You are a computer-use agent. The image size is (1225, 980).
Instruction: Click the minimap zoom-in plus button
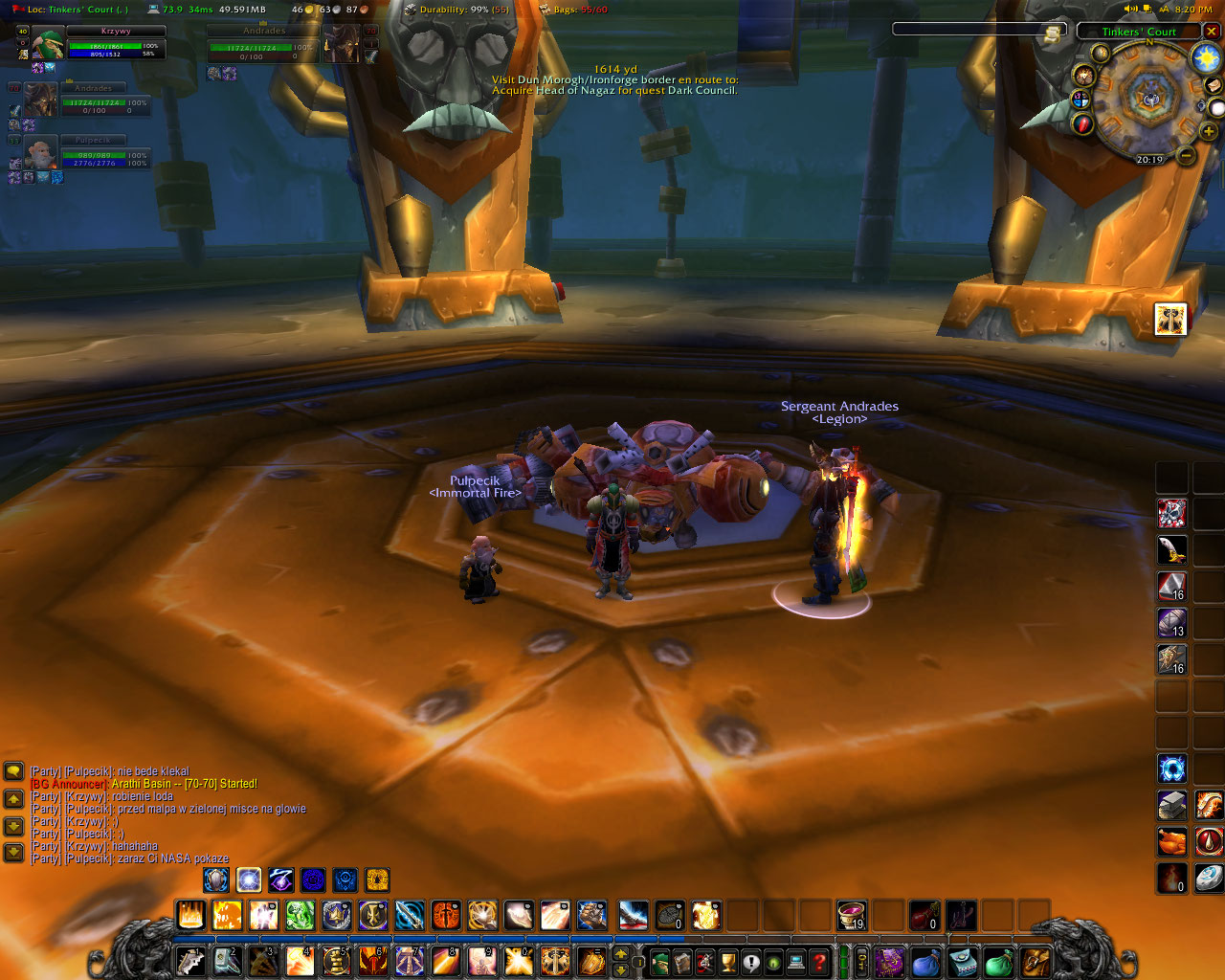[x=1209, y=131]
